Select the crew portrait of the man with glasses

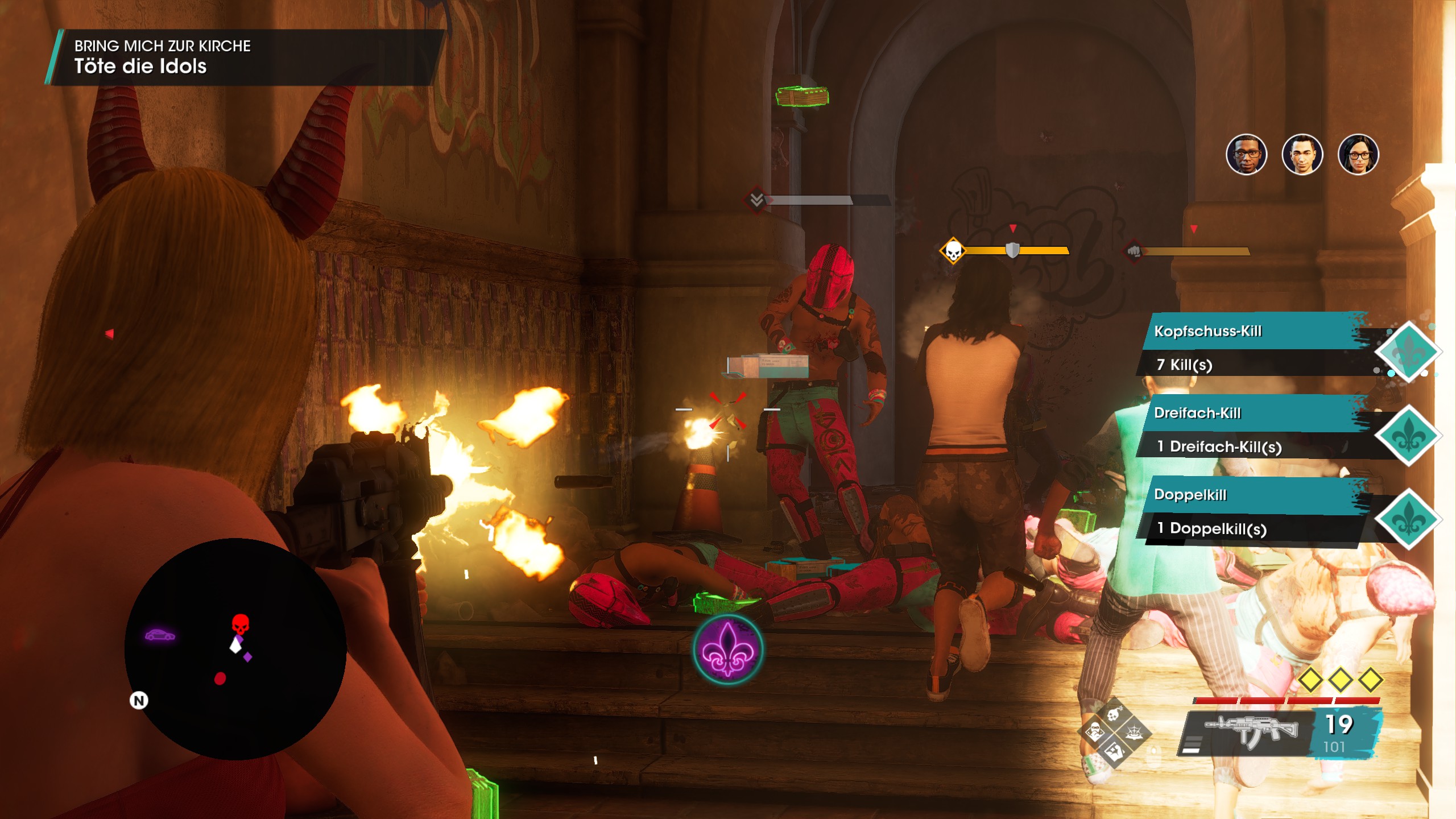(1246, 155)
